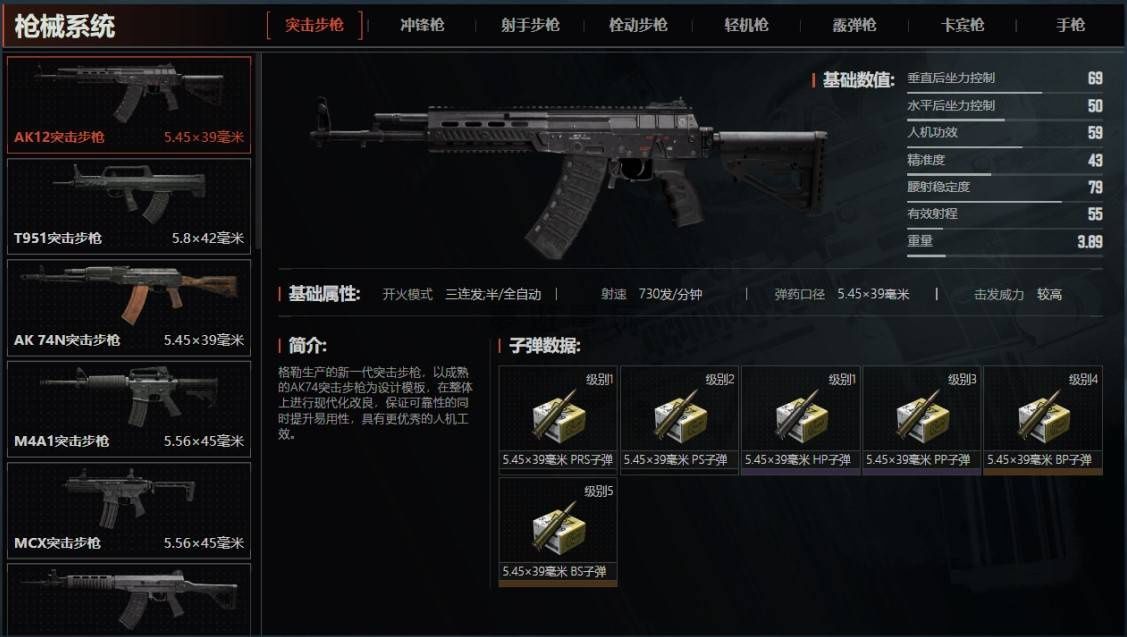The width and height of the screenshot is (1127, 637).
Task: Switch to the 轻机枪 tab
Action: click(x=746, y=25)
